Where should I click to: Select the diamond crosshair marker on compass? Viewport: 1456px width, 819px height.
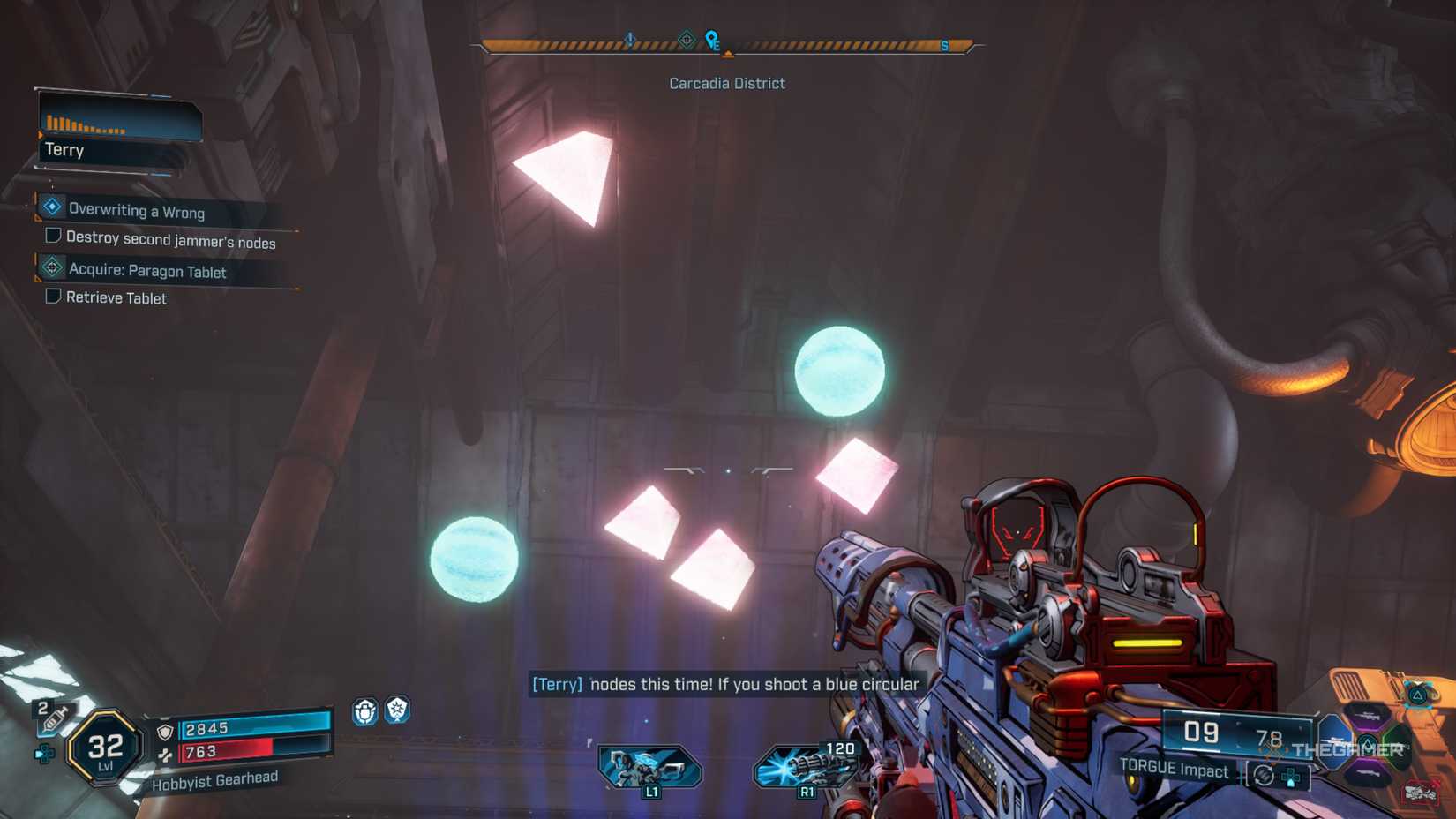pyautogui.click(x=687, y=40)
